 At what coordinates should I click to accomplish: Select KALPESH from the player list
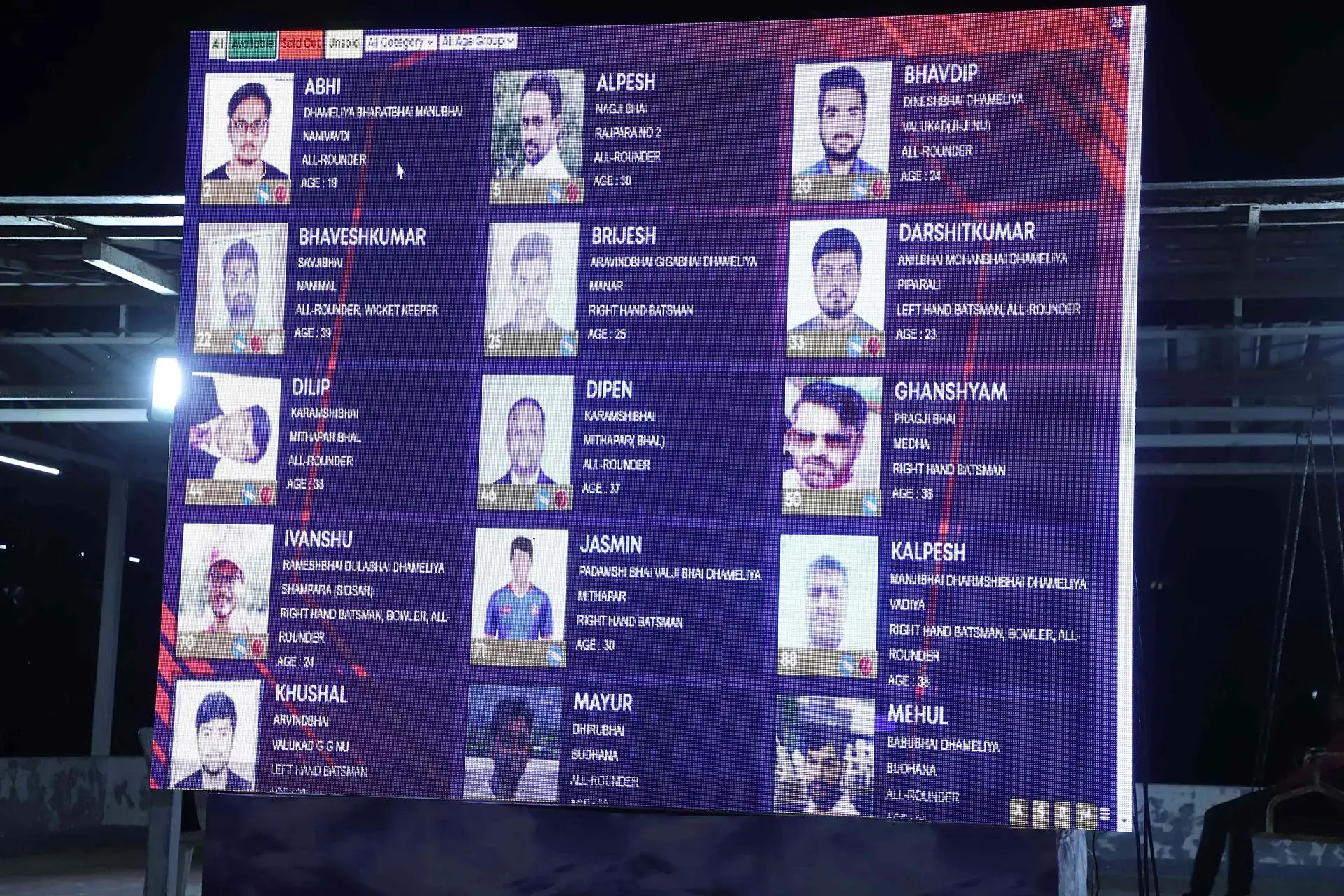pos(927,552)
